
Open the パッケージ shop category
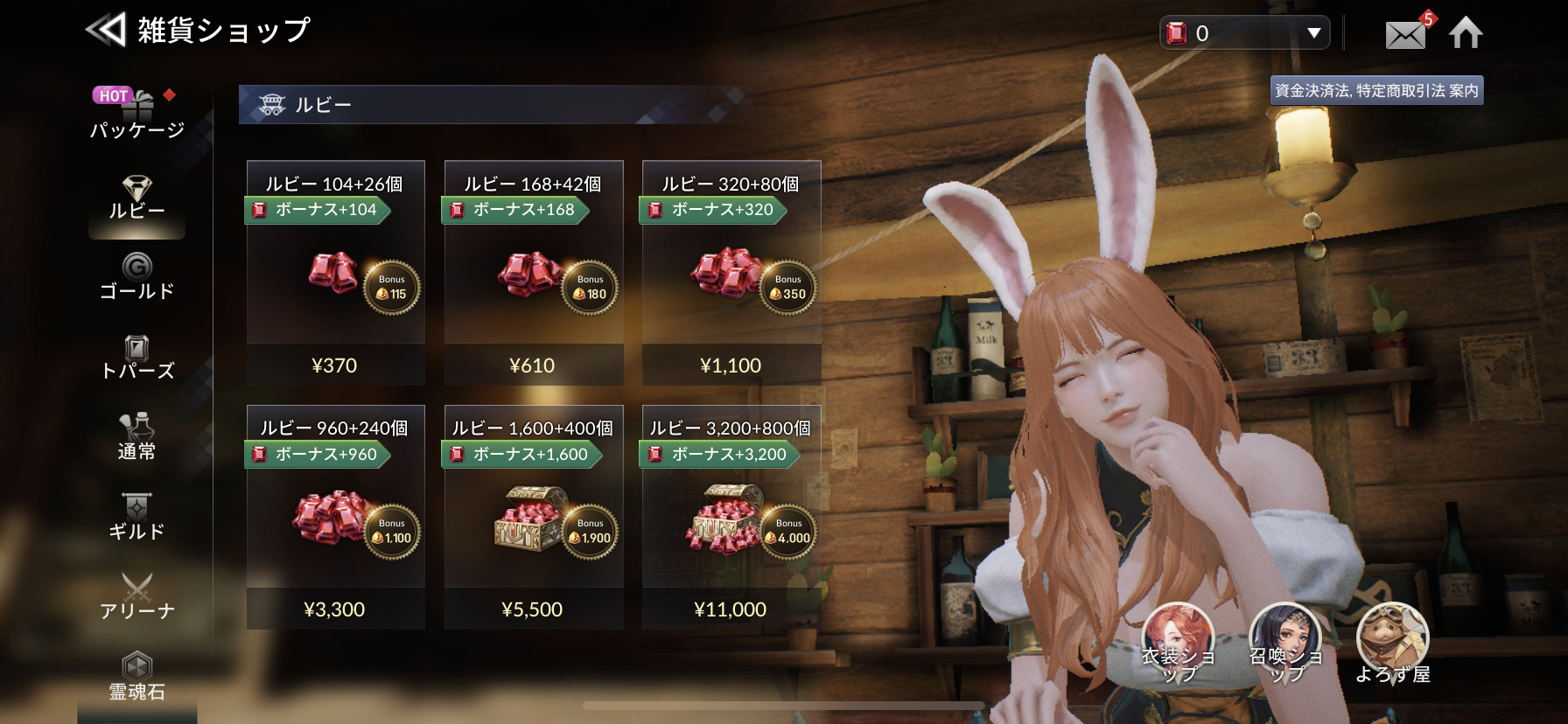point(137,115)
